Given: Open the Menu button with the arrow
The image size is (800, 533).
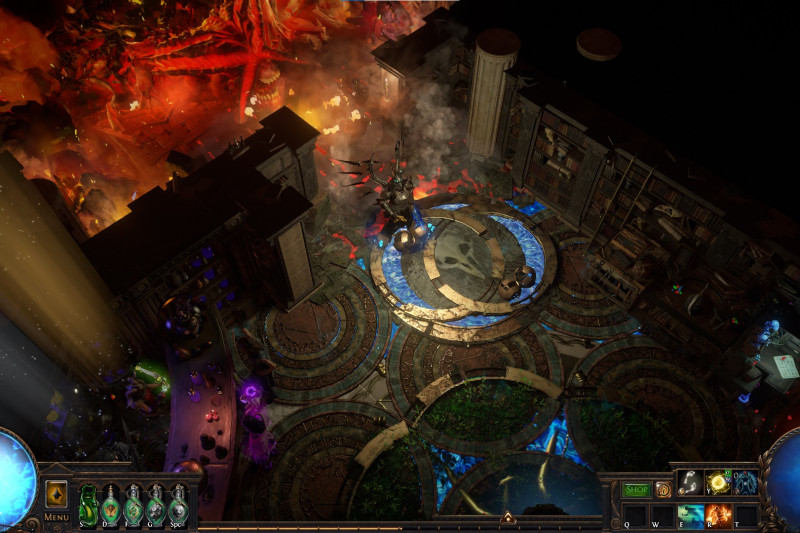Looking at the screenshot, I should coord(56,494).
